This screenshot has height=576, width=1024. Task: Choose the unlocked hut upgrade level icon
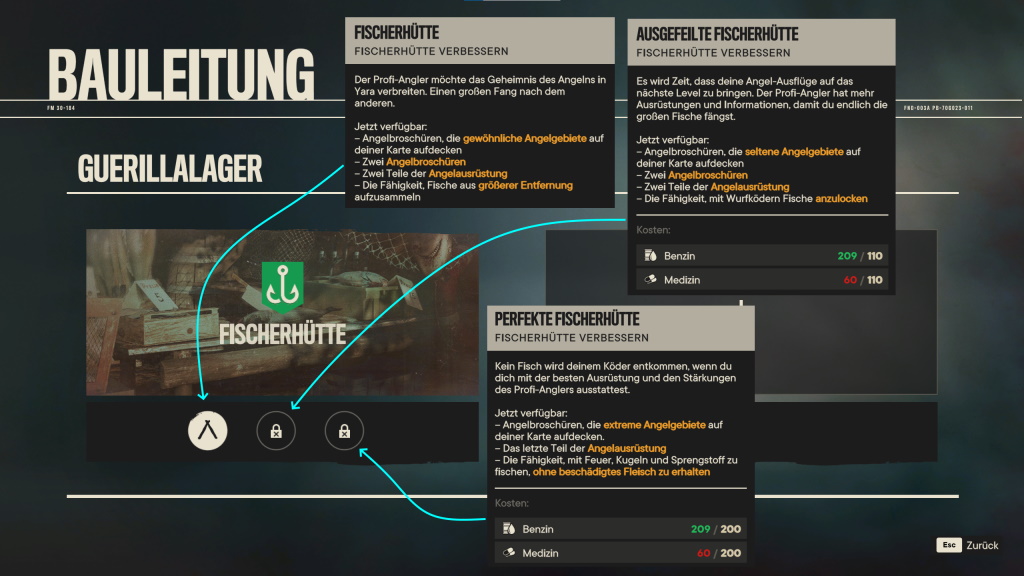[208, 431]
